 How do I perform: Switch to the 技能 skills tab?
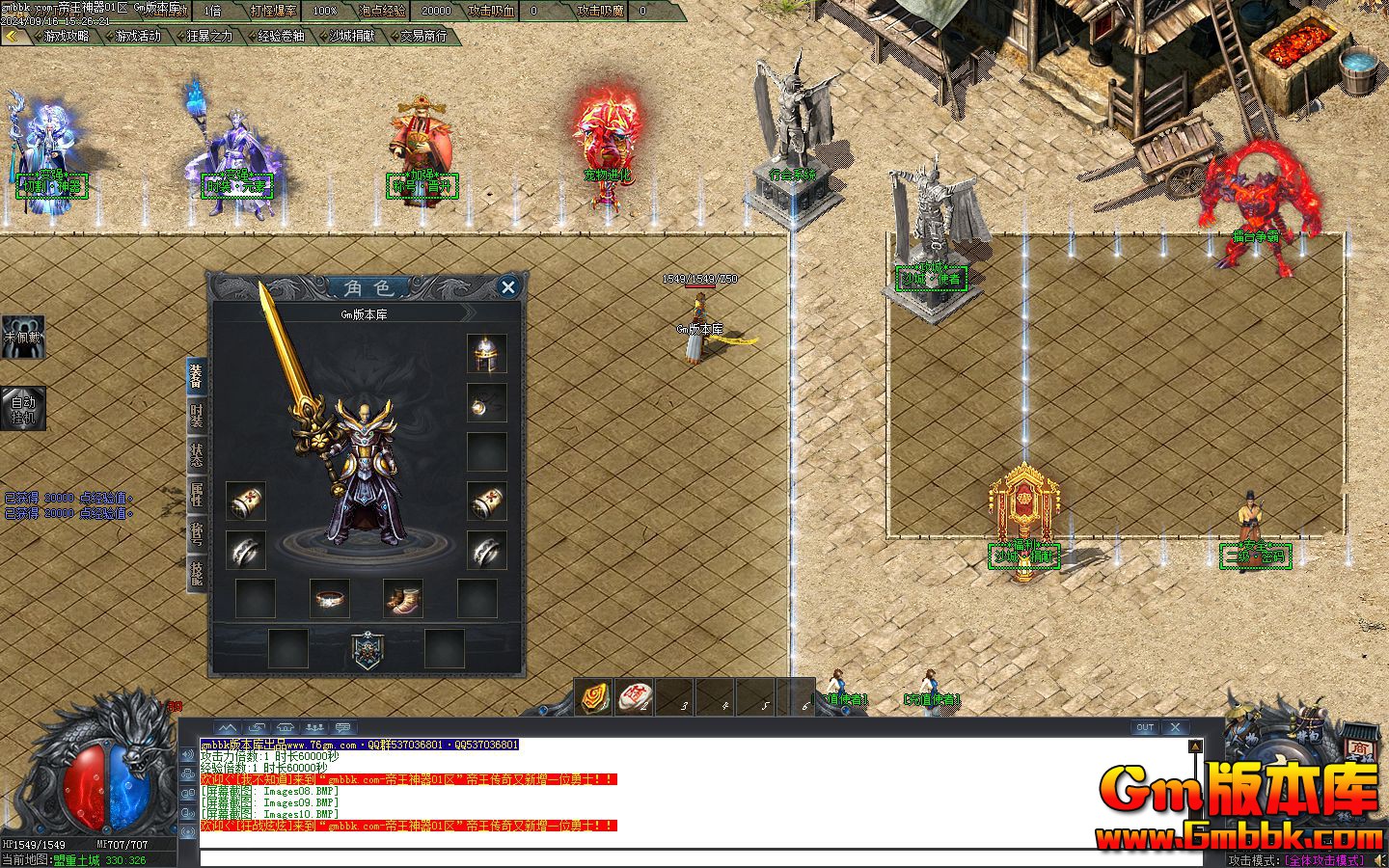click(196, 574)
